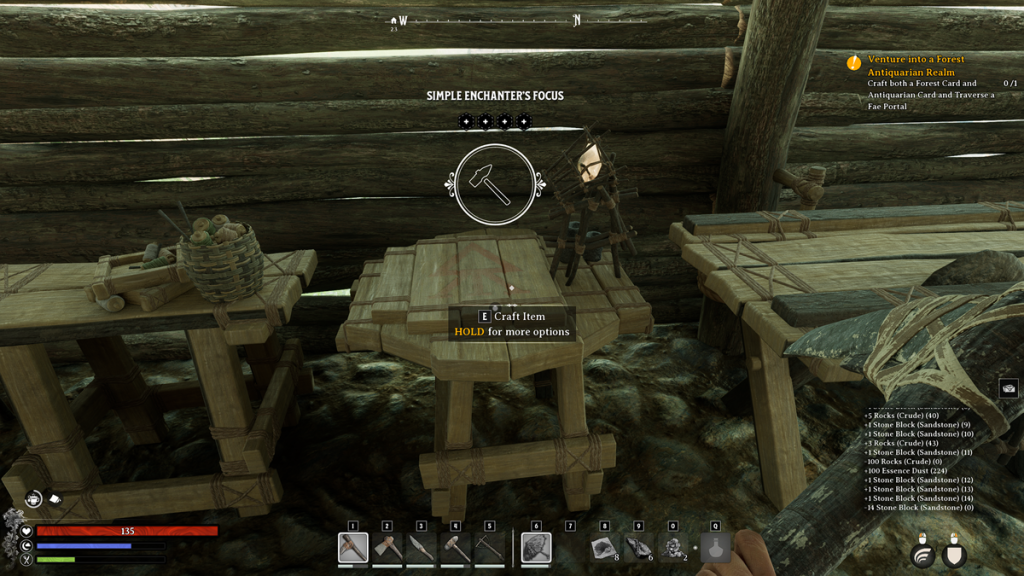Select the umbrella in hotbar slot 6

click(536, 548)
